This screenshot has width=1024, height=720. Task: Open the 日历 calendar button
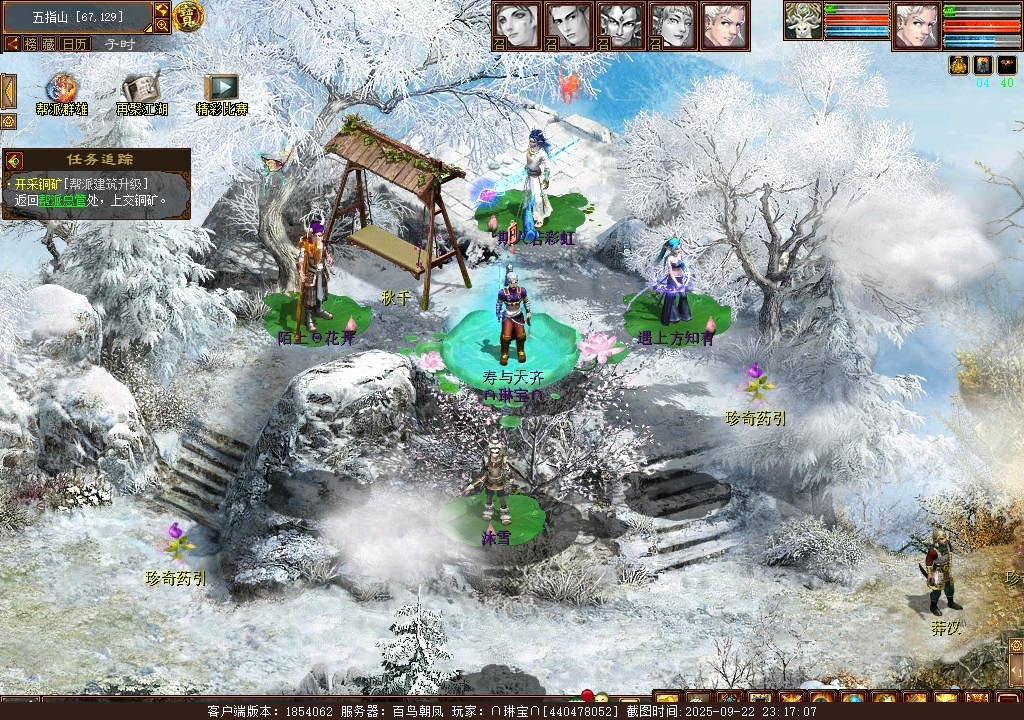[75, 44]
